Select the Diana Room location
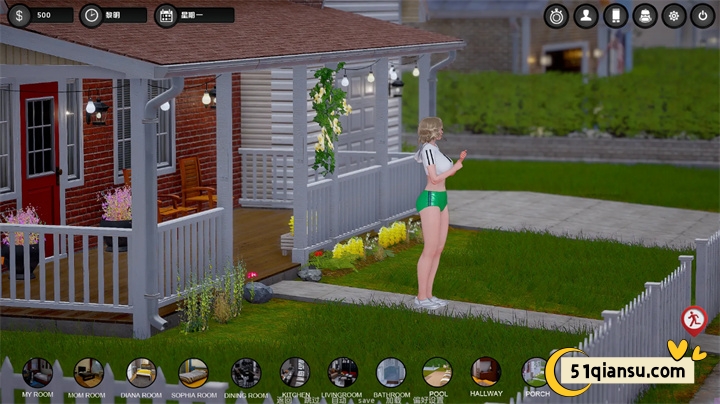Screen dimensions: 720x404 pyautogui.click(x=141, y=373)
